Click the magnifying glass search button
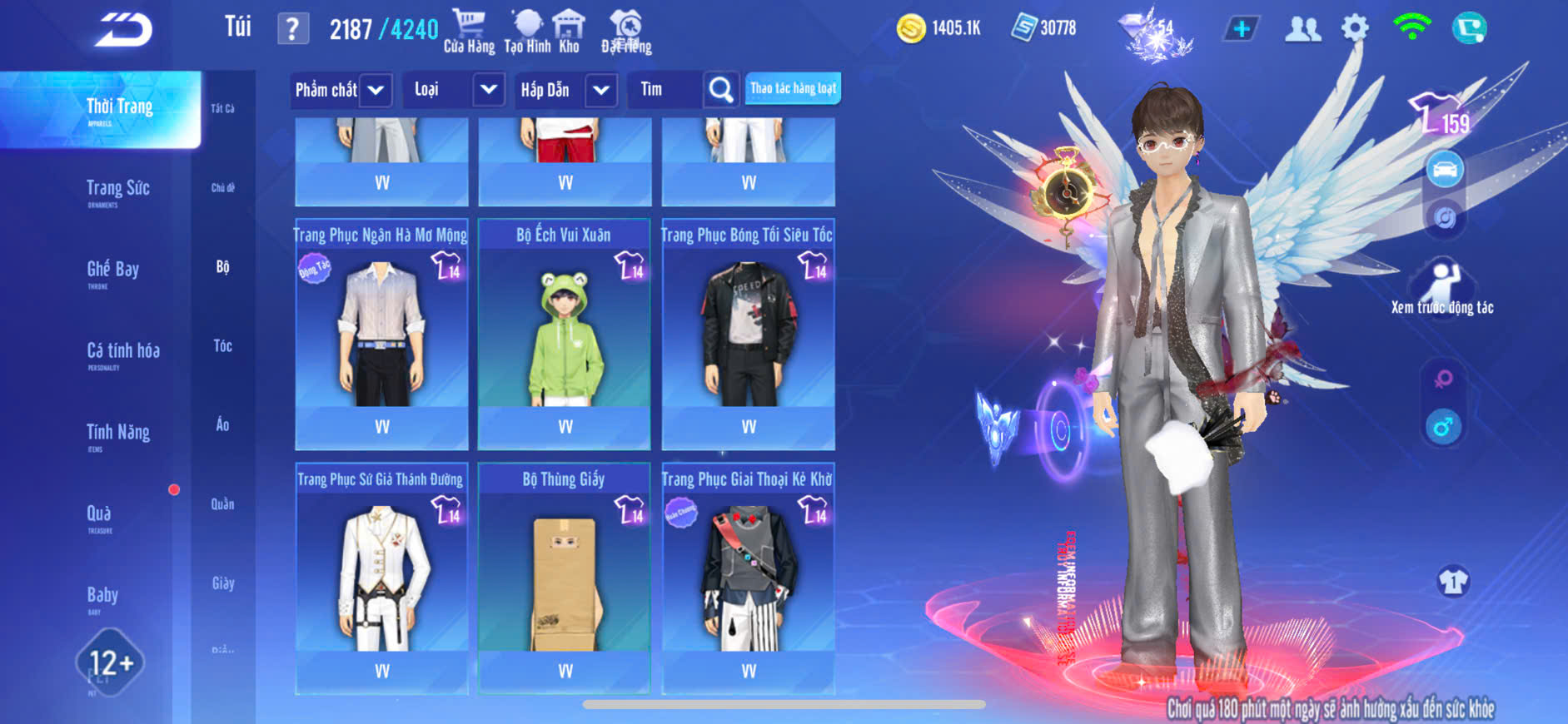The width and height of the screenshot is (1568, 724). point(720,89)
